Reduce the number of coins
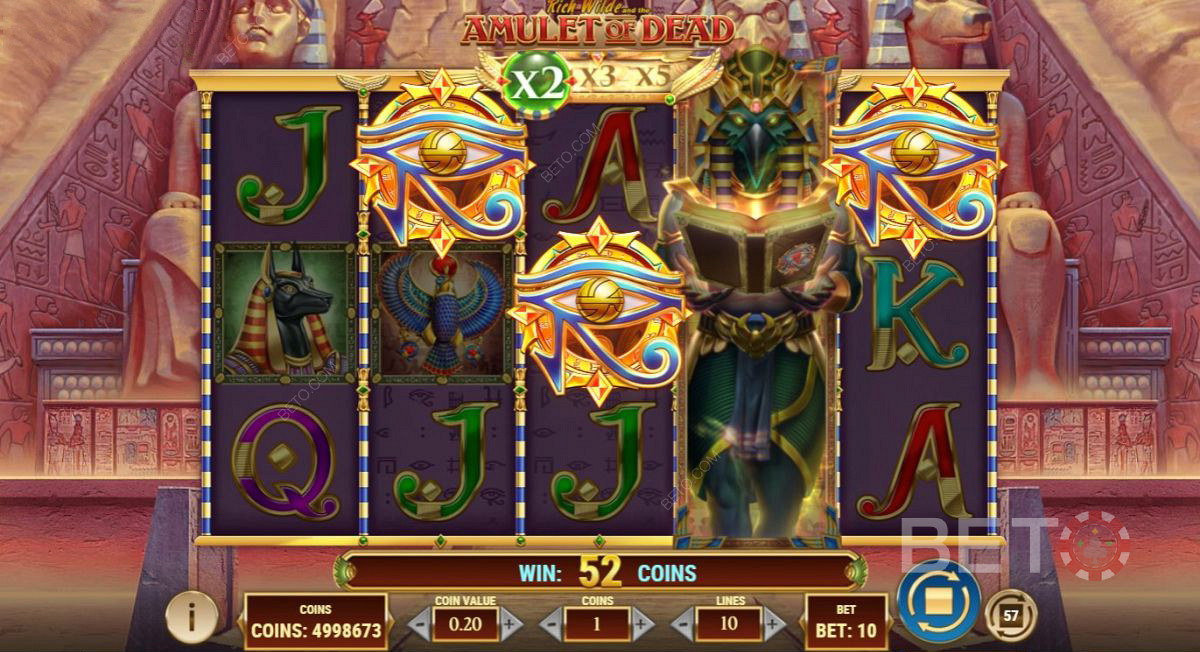Viewport: 1200px width, 652px height. 552,626
